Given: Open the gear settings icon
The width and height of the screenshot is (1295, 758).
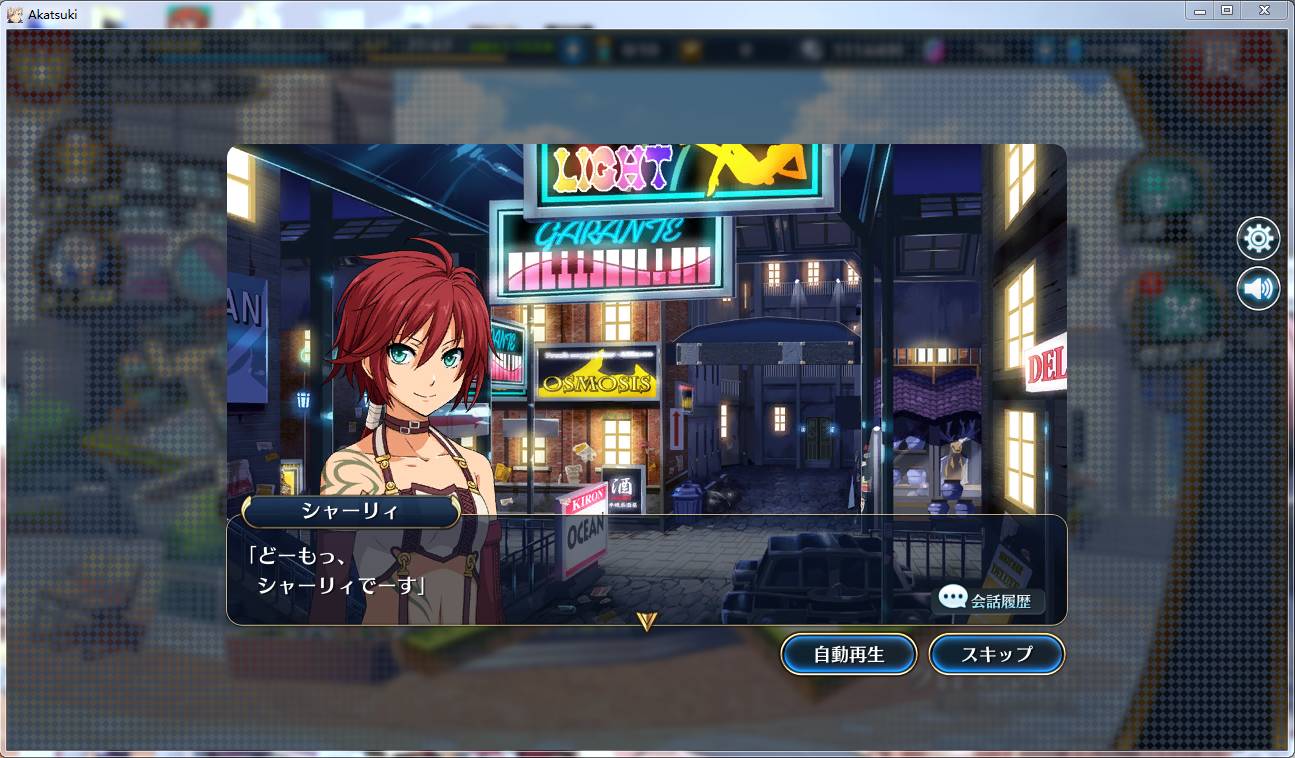Looking at the screenshot, I should pos(1258,239).
